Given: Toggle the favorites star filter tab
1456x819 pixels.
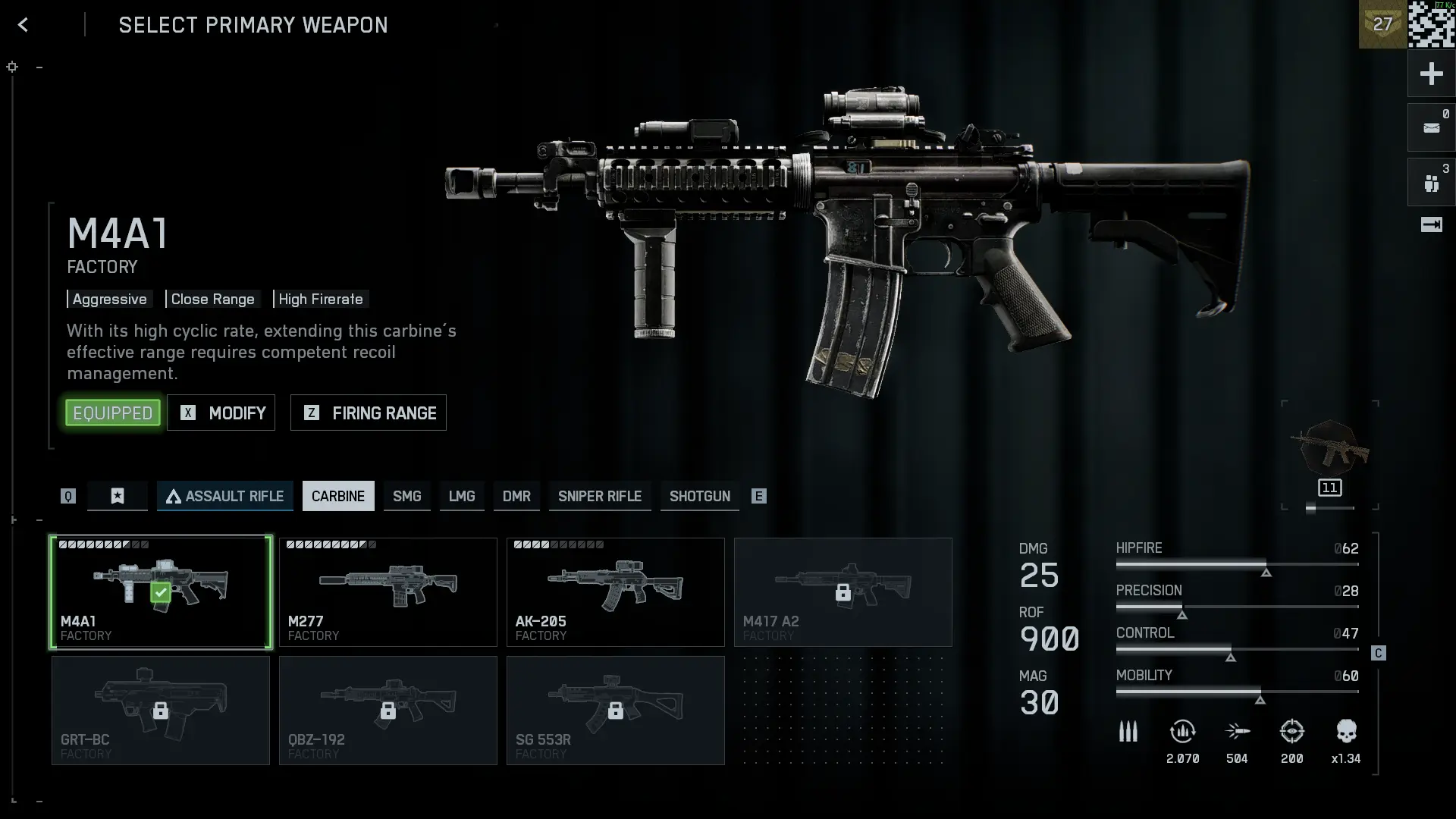Looking at the screenshot, I should coord(117,496).
